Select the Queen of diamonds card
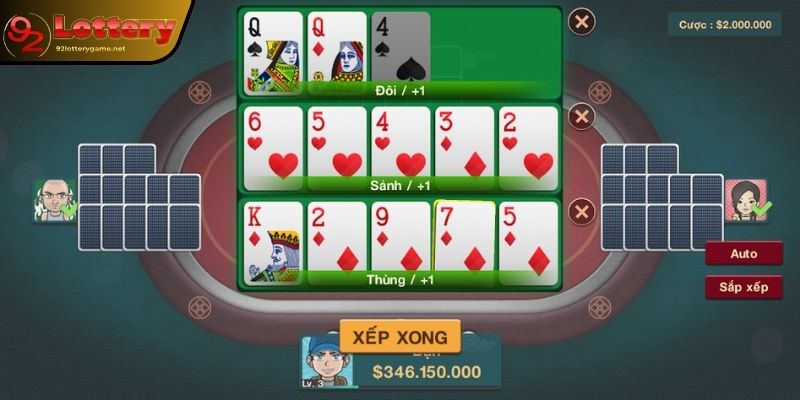The image size is (800, 400). (336, 48)
